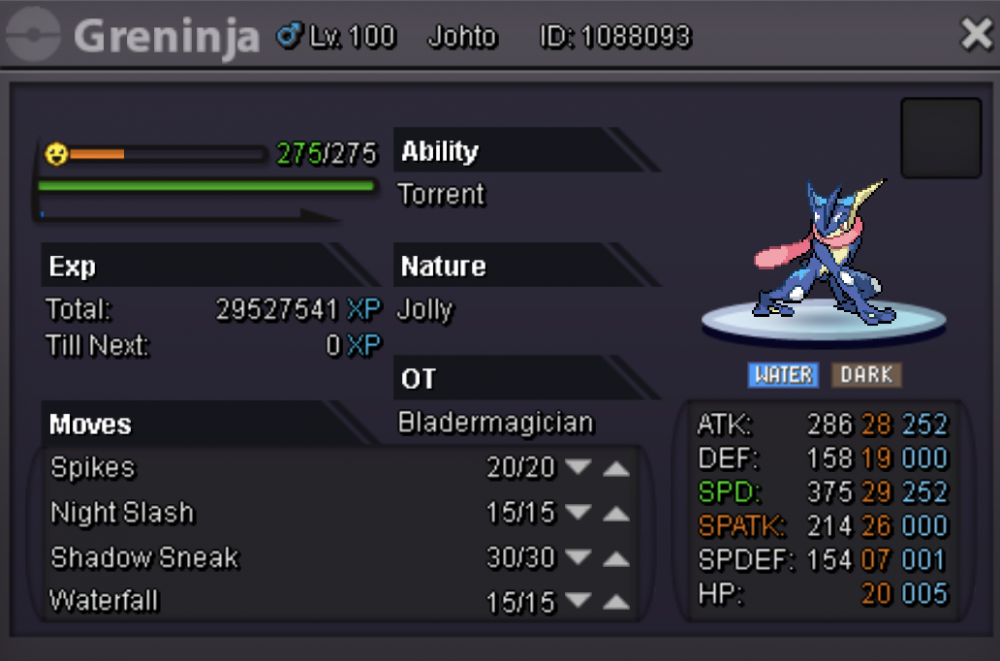This screenshot has width=1000, height=661.
Task: Move Spikes down in move order
Action: pyautogui.click(x=578, y=468)
